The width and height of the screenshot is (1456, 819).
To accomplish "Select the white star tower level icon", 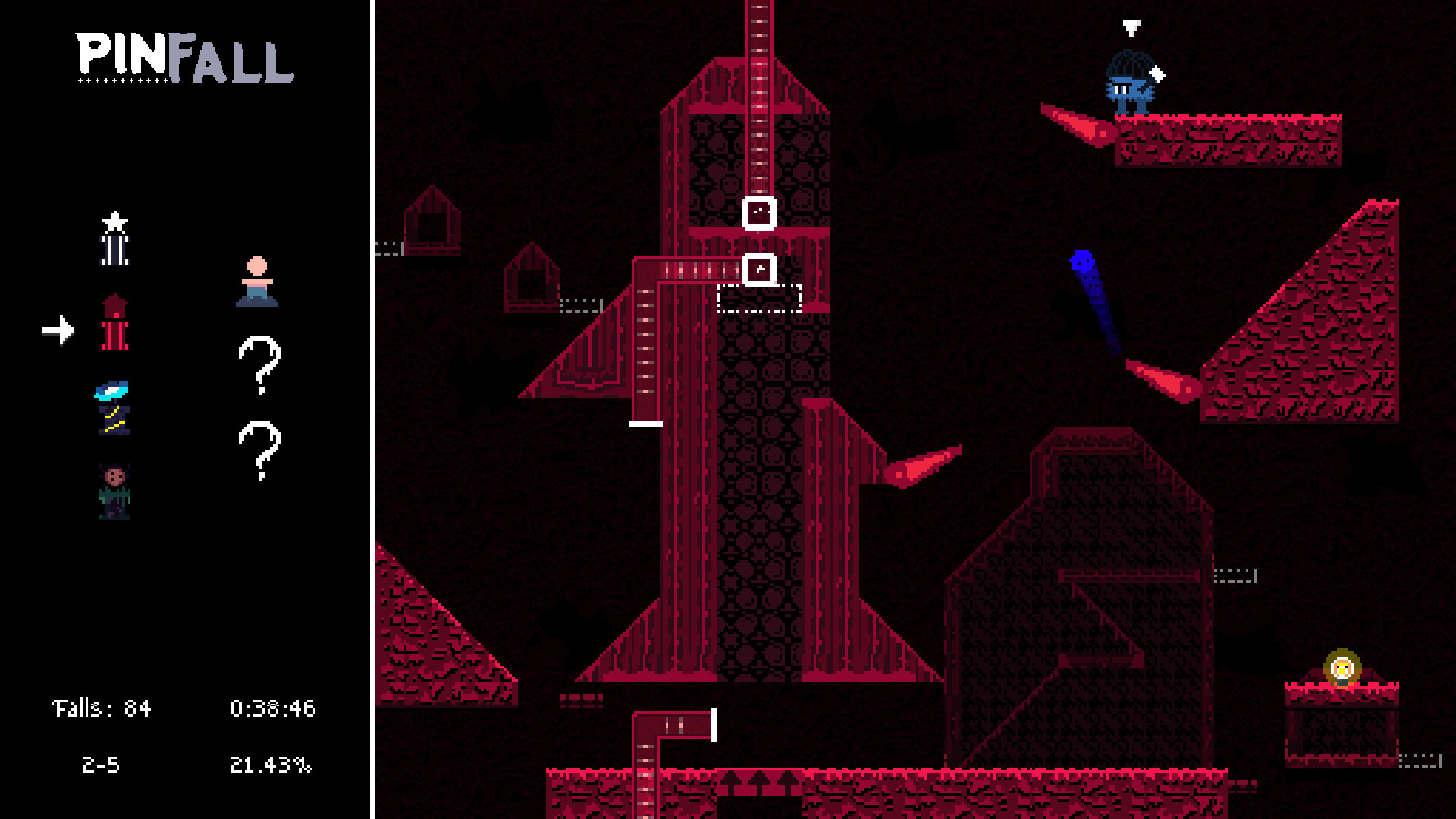I will (x=114, y=239).
